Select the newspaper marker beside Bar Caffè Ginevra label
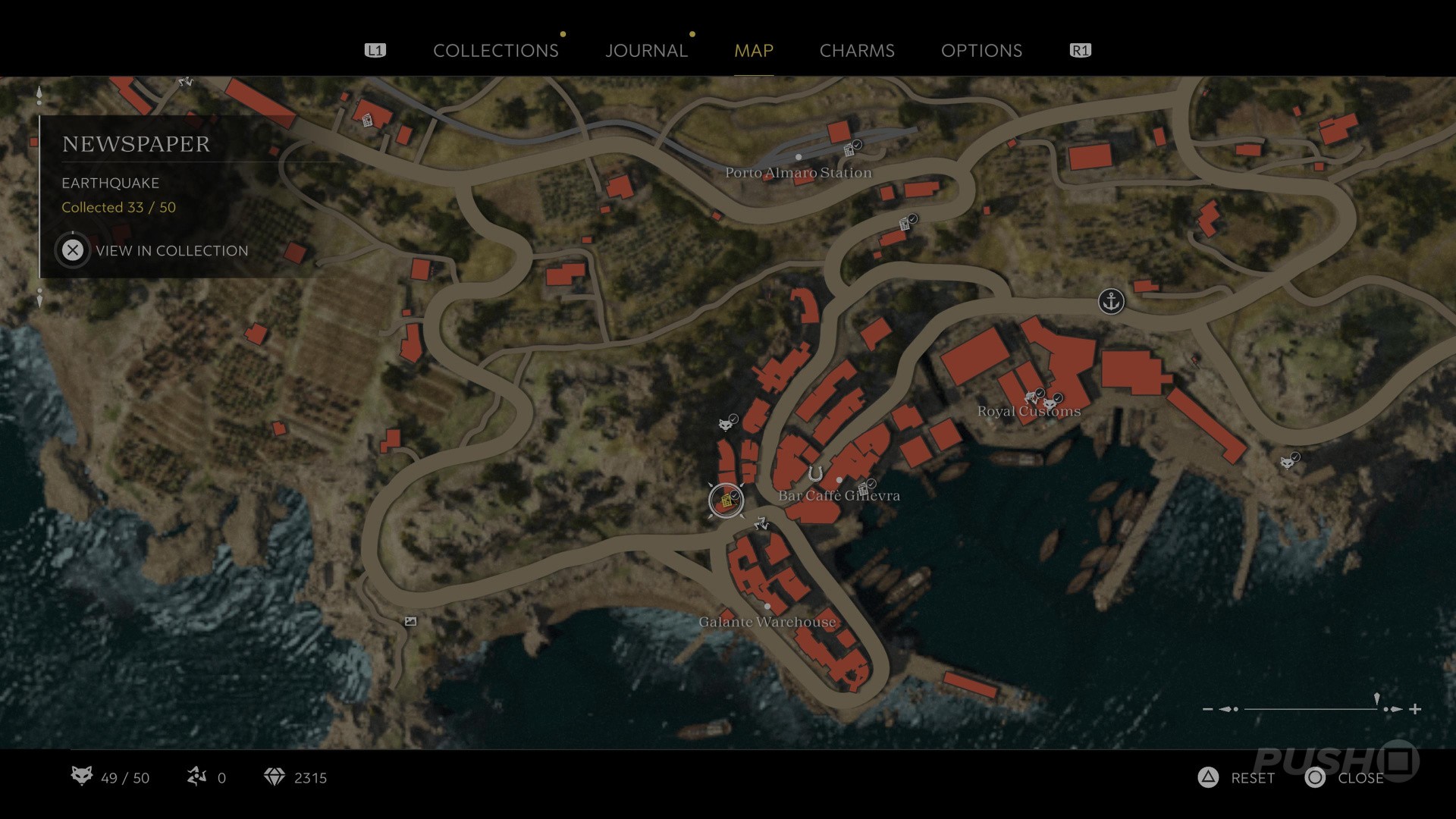Image resolution: width=1456 pixels, height=819 pixels. click(863, 488)
